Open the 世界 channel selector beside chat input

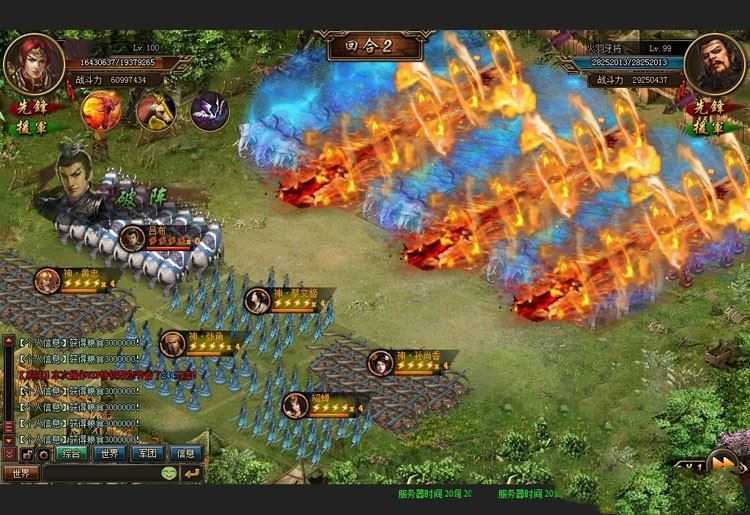tap(20, 473)
